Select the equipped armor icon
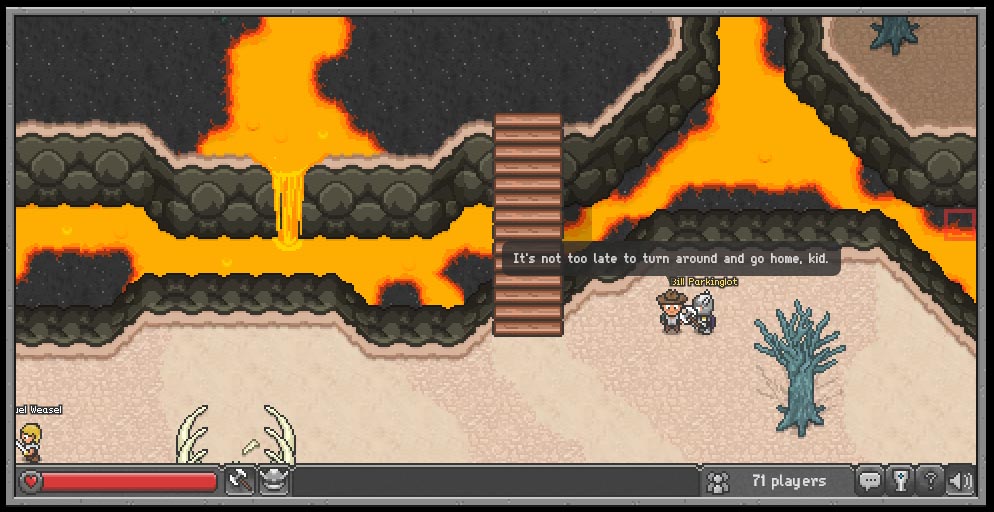The image size is (994, 512). [274, 481]
